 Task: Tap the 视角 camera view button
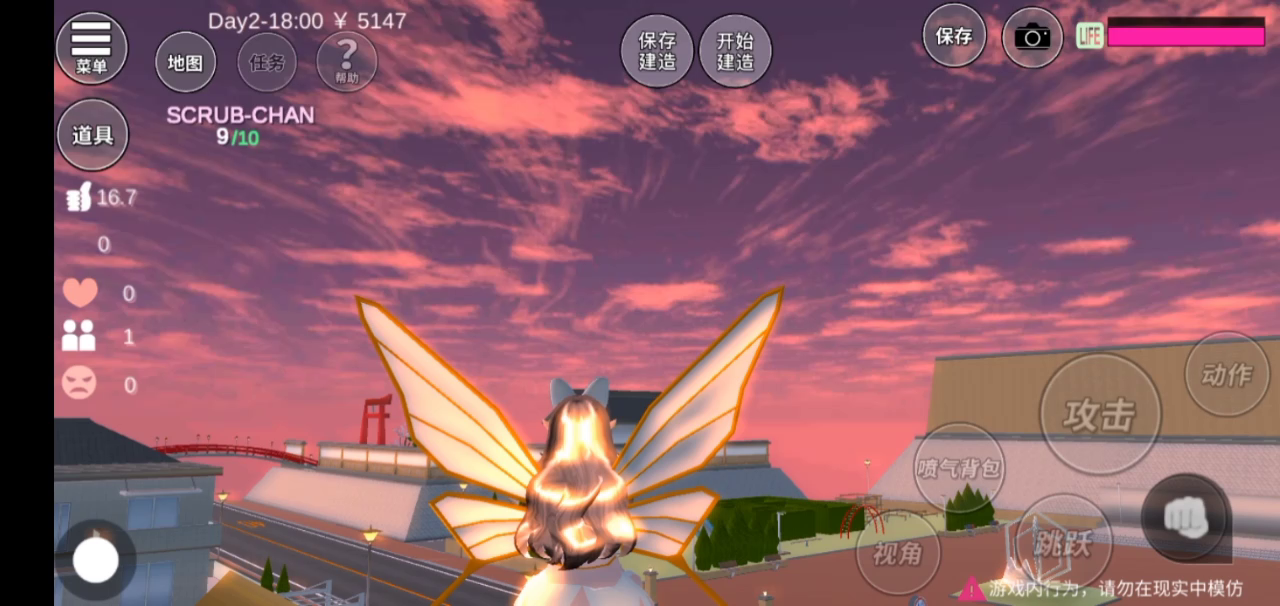[x=897, y=551]
